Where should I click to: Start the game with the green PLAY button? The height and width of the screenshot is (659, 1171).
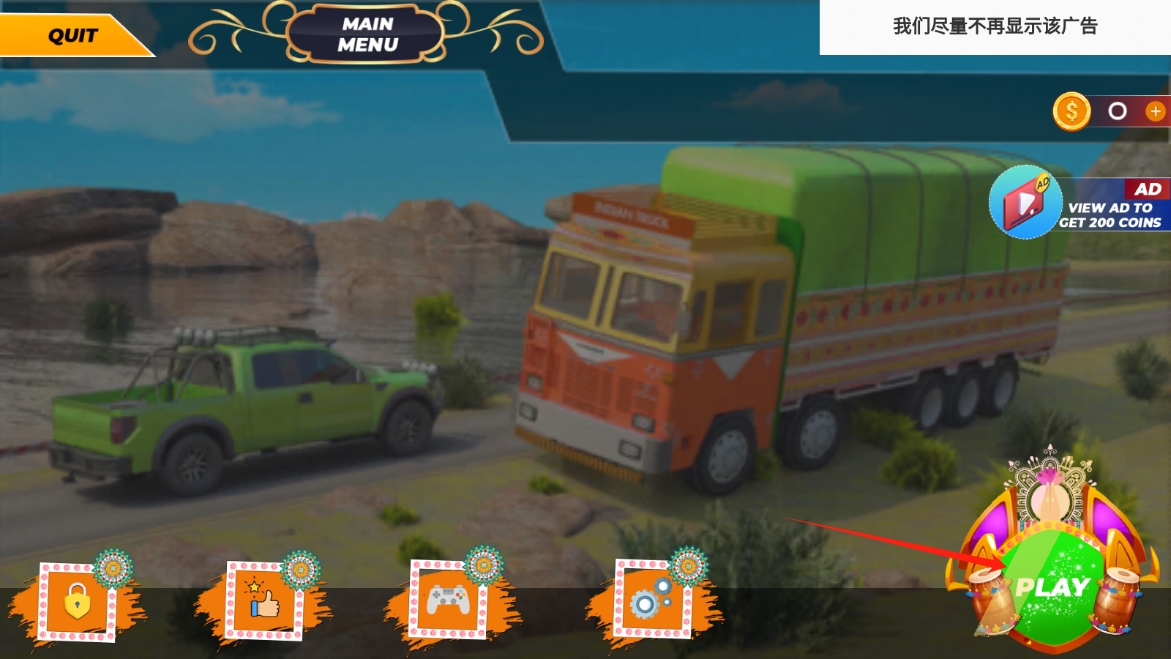1052,587
